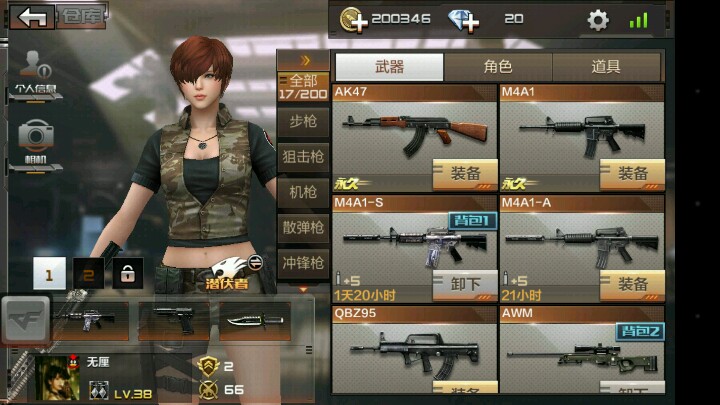The height and width of the screenshot is (405, 720).
Task: Equip the M4A1-A with 装备 button
Action: [x=632, y=284]
